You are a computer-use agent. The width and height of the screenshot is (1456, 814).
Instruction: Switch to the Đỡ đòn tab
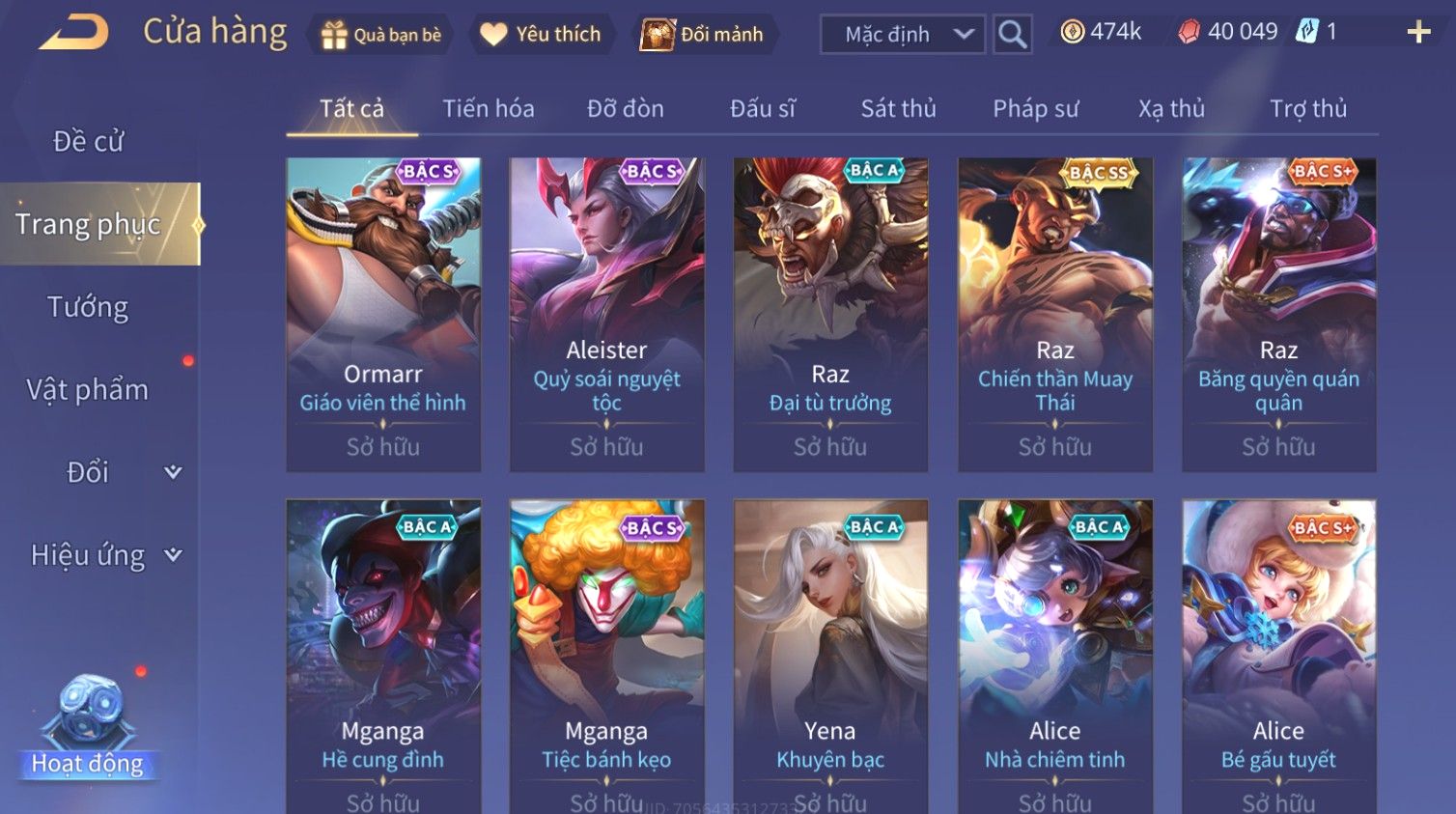tap(625, 108)
